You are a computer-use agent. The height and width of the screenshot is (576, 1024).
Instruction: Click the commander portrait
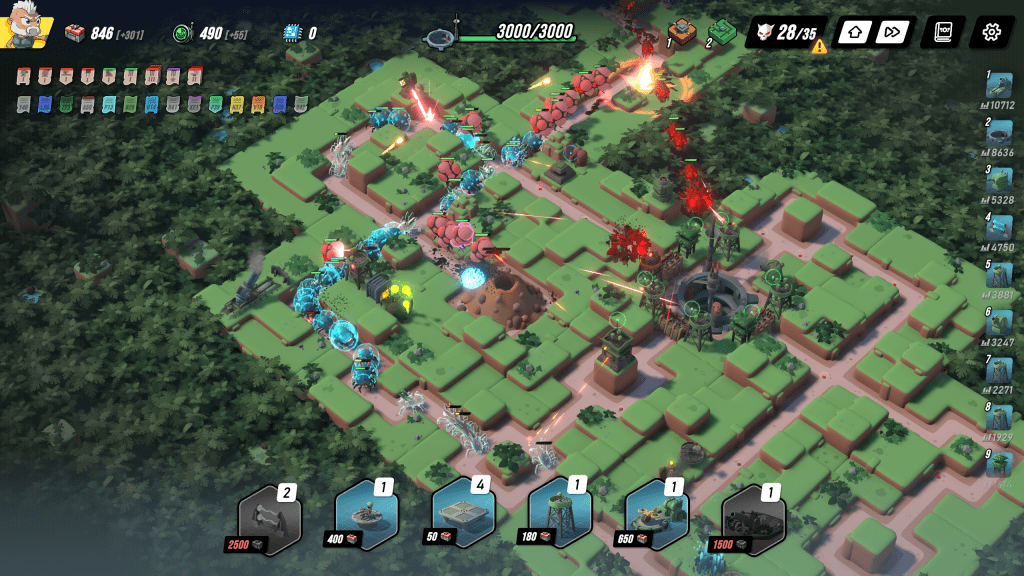click(x=23, y=30)
